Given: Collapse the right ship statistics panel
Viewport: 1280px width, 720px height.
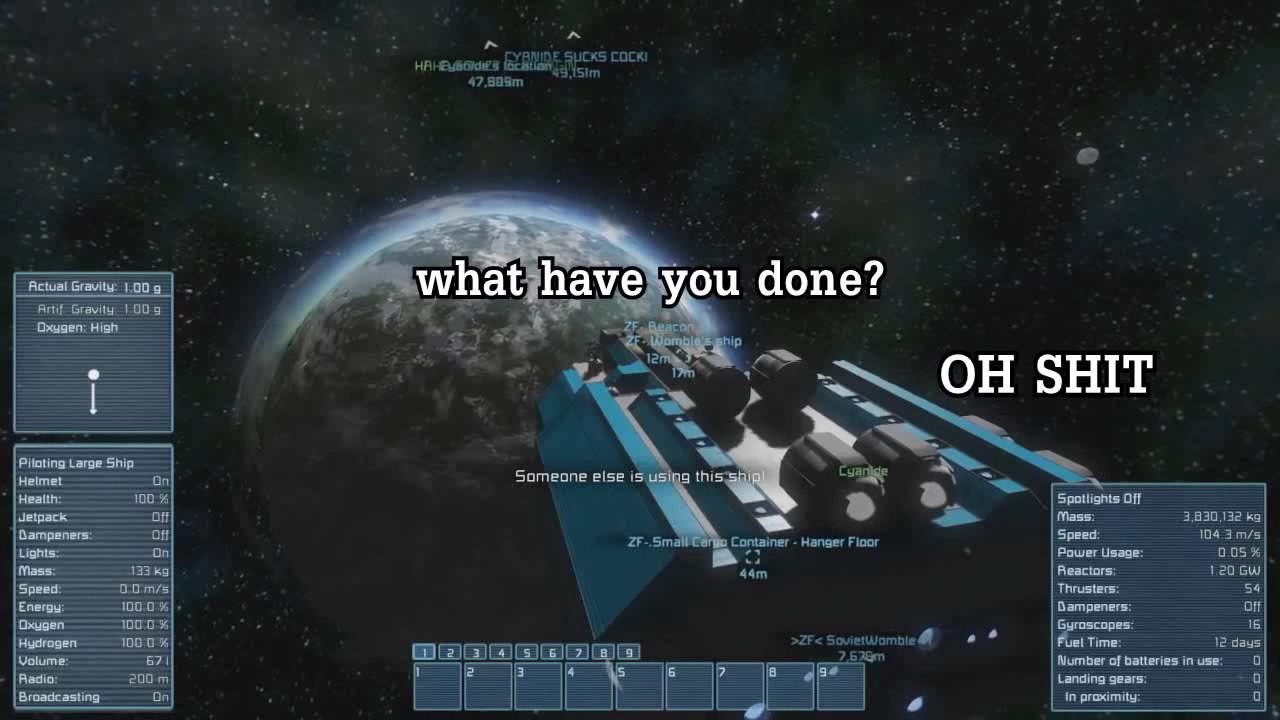Looking at the screenshot, I should click(1160, 498).
